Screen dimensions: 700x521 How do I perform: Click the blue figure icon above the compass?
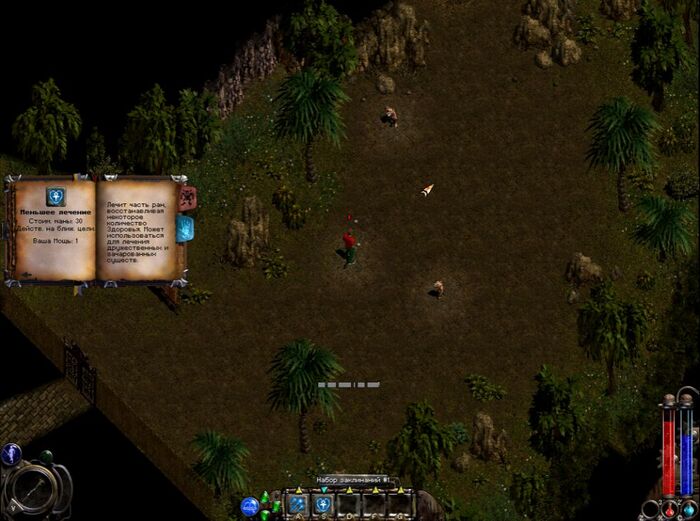pos(11,455)
